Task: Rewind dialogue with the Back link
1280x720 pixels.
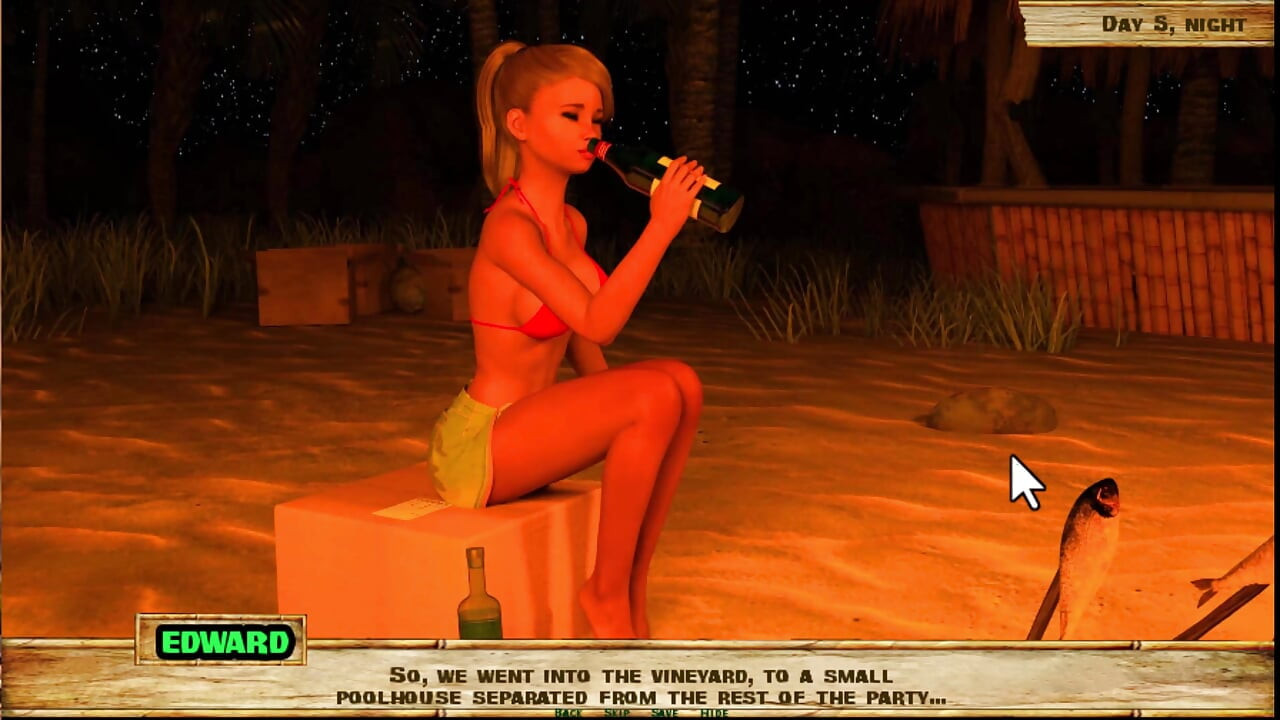Action: (x=568, y=715)
